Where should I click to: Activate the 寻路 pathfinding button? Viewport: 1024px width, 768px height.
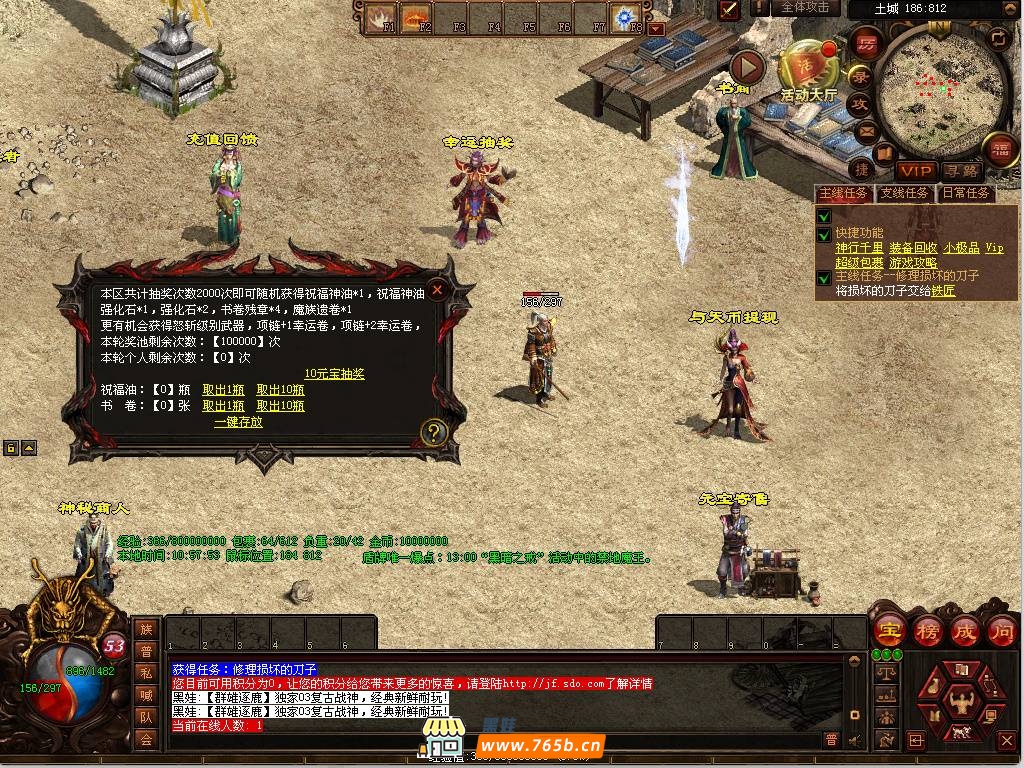pyautogui.click(x=962, y=171)
